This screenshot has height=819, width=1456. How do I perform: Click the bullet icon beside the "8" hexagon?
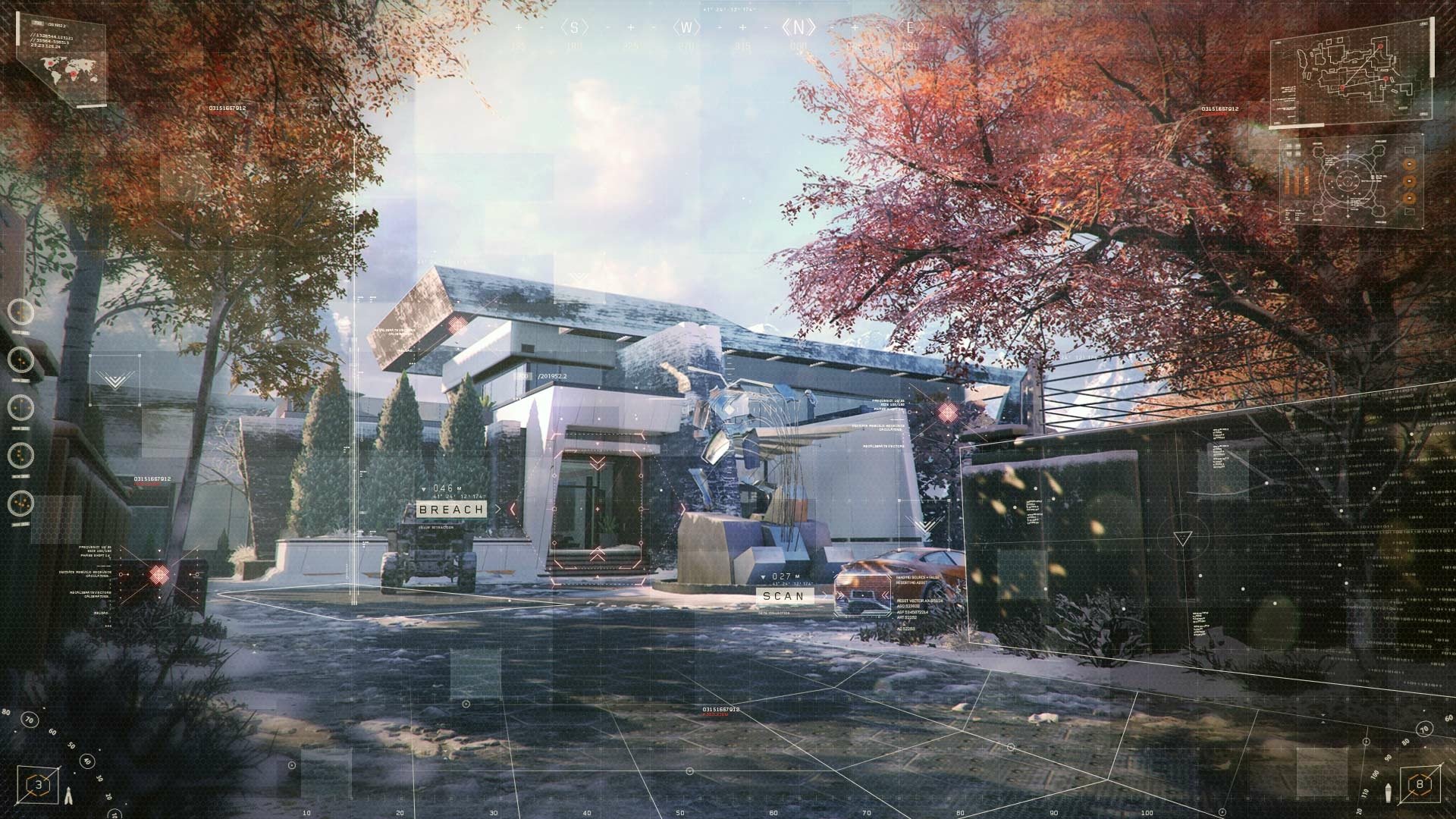tap(1389, 793)
